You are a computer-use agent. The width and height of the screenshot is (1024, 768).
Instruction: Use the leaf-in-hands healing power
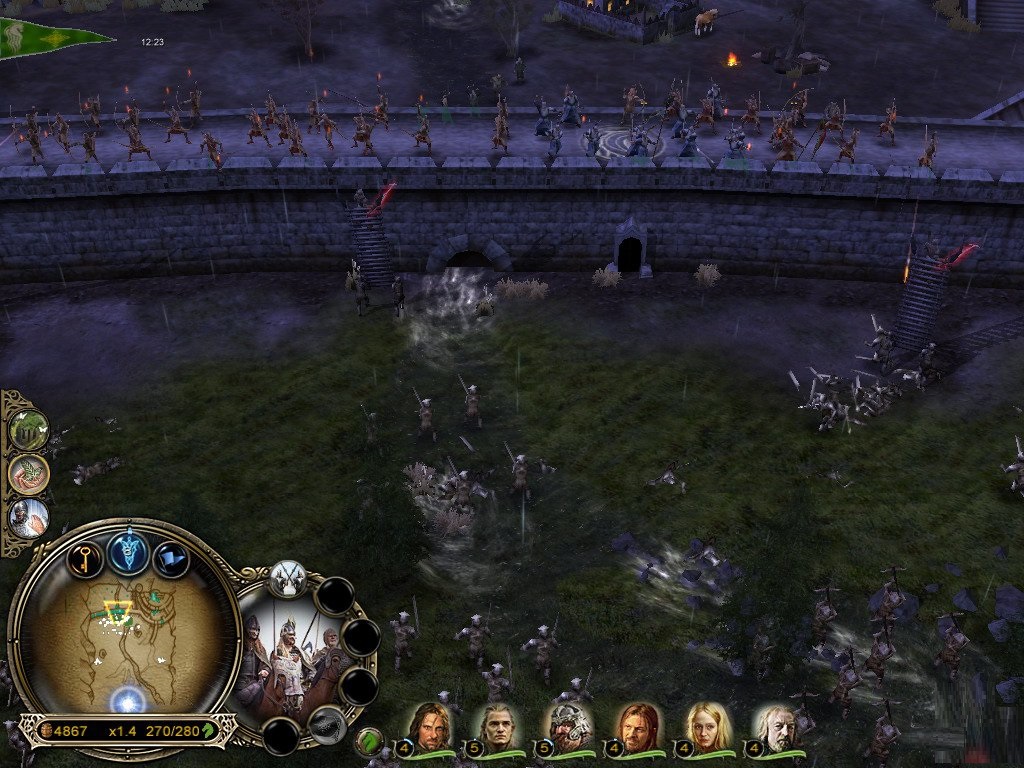pos(30,473)
